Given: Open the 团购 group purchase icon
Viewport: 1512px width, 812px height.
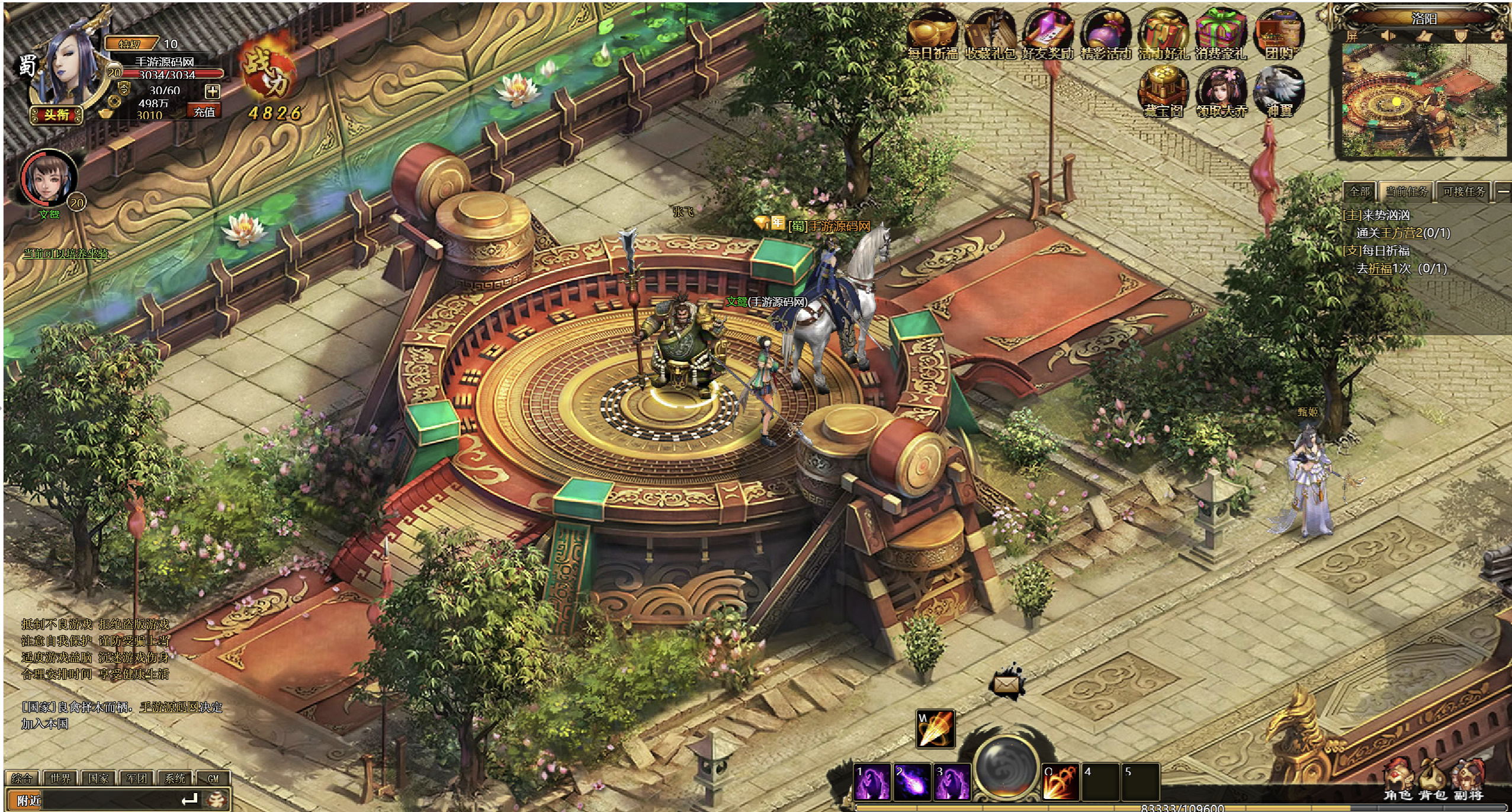Looking at the screenshot, I should 1279,34.
